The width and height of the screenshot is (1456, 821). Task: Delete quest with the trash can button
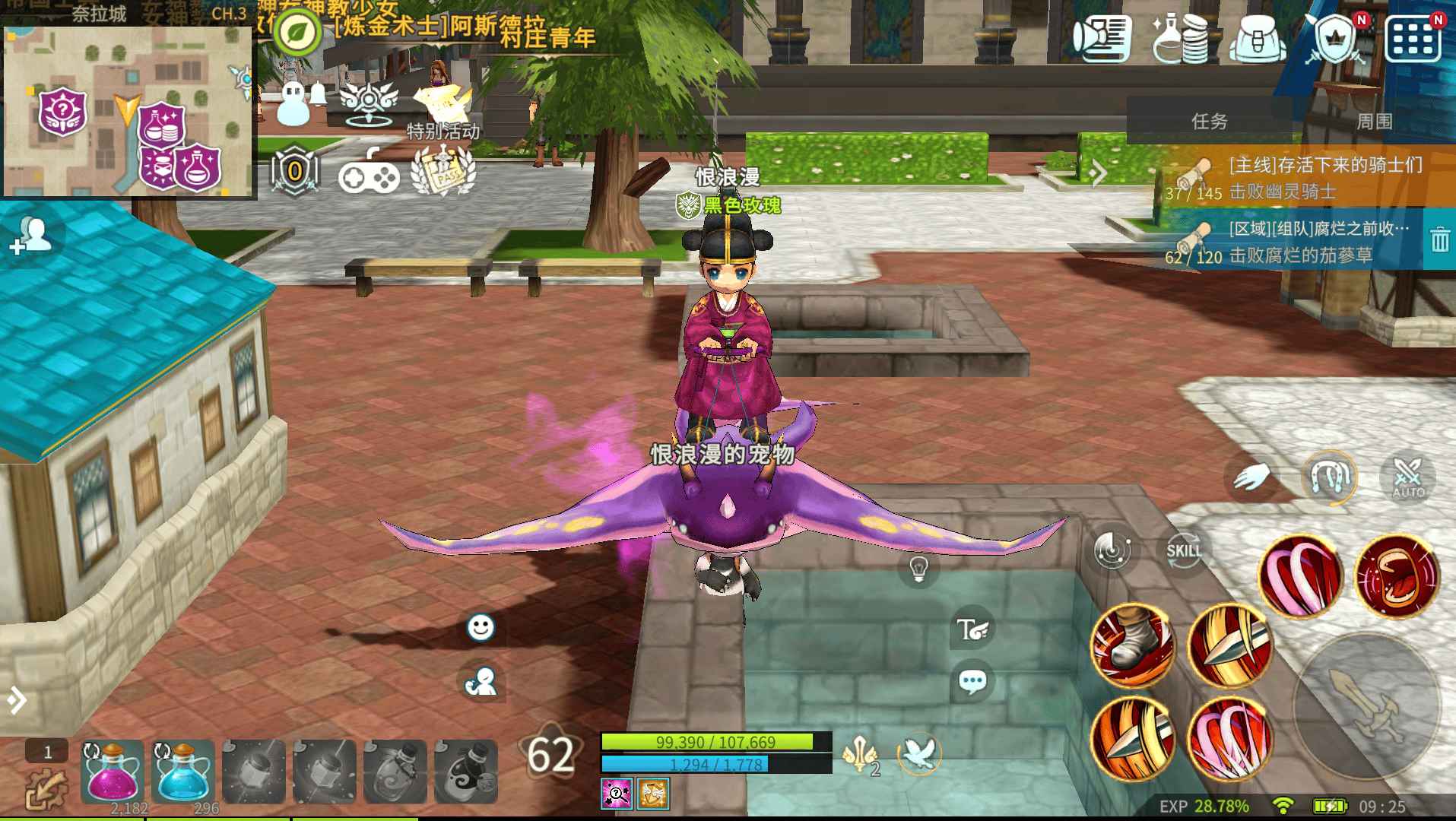[1439, 240]
